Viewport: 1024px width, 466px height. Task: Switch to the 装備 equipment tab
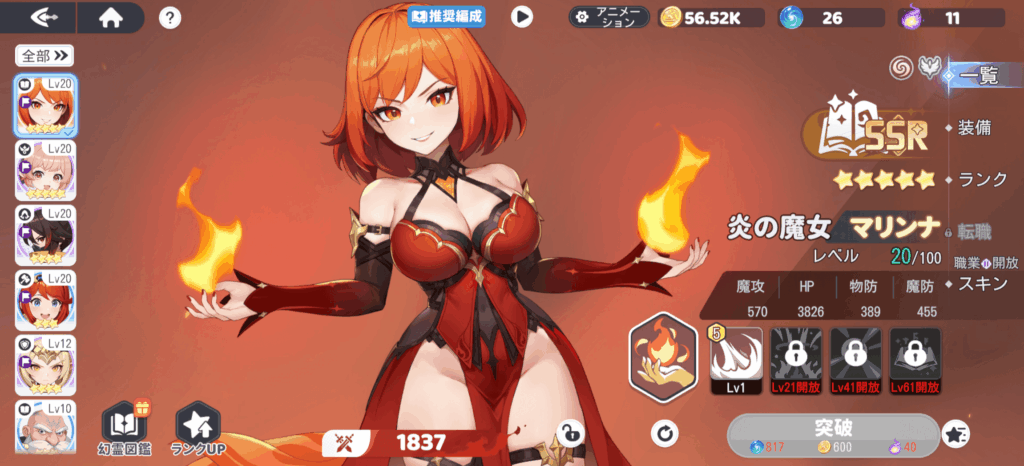coord(974,128)
